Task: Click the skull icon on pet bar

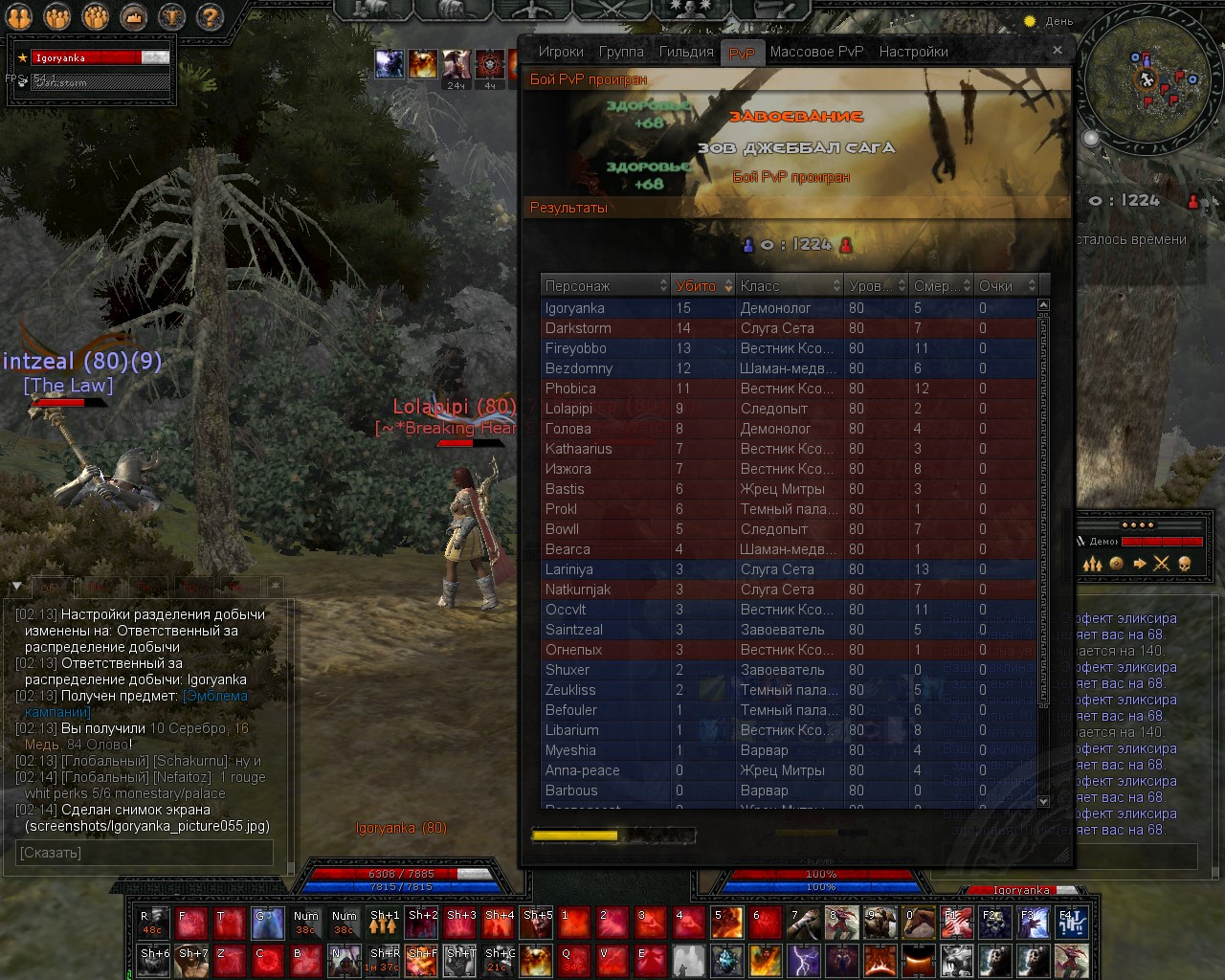Action: (x=1185, y=564)
